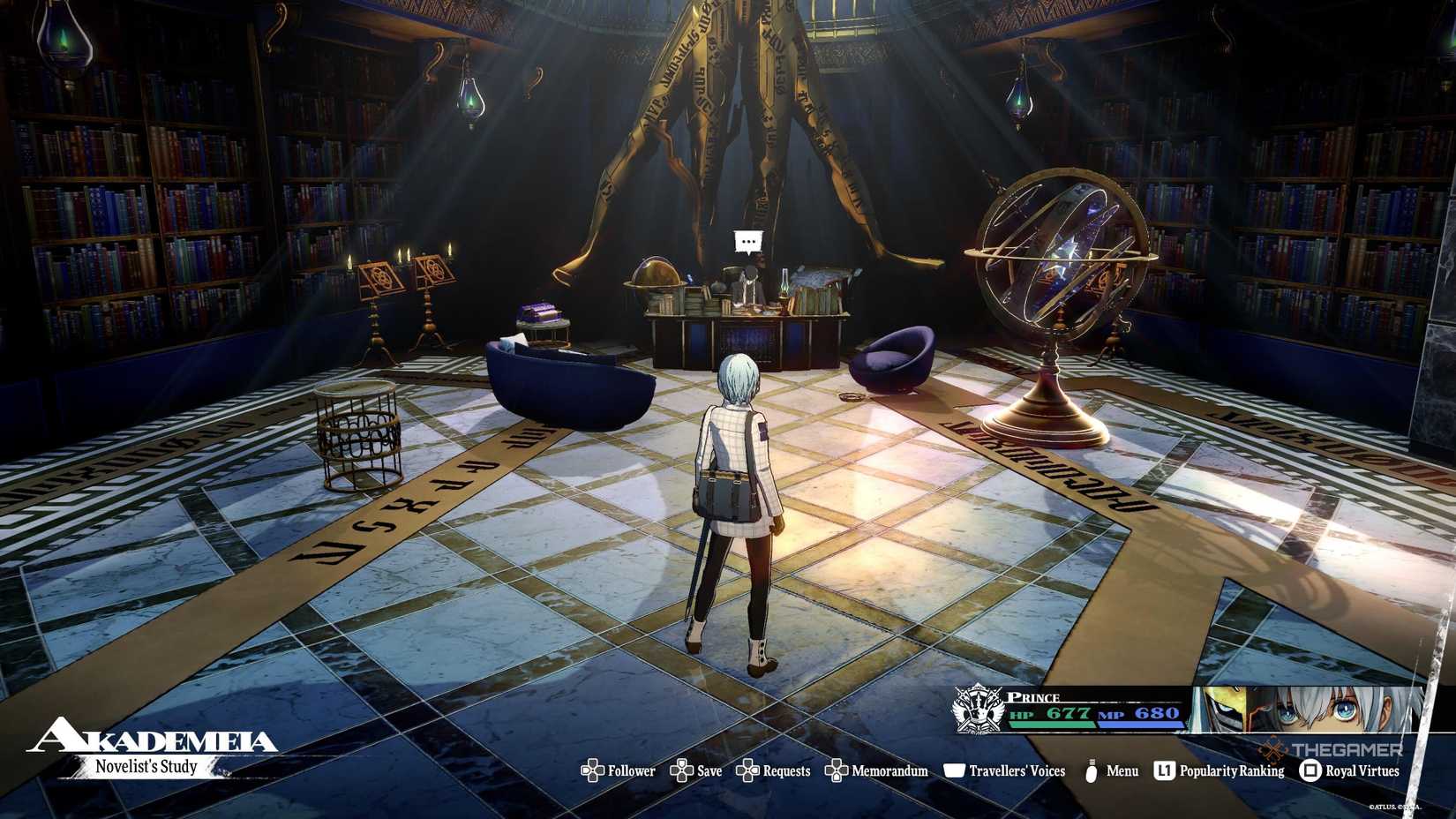1456x819 pixels.
Task: Click the Memorandum text label
Action: (889, 770)
